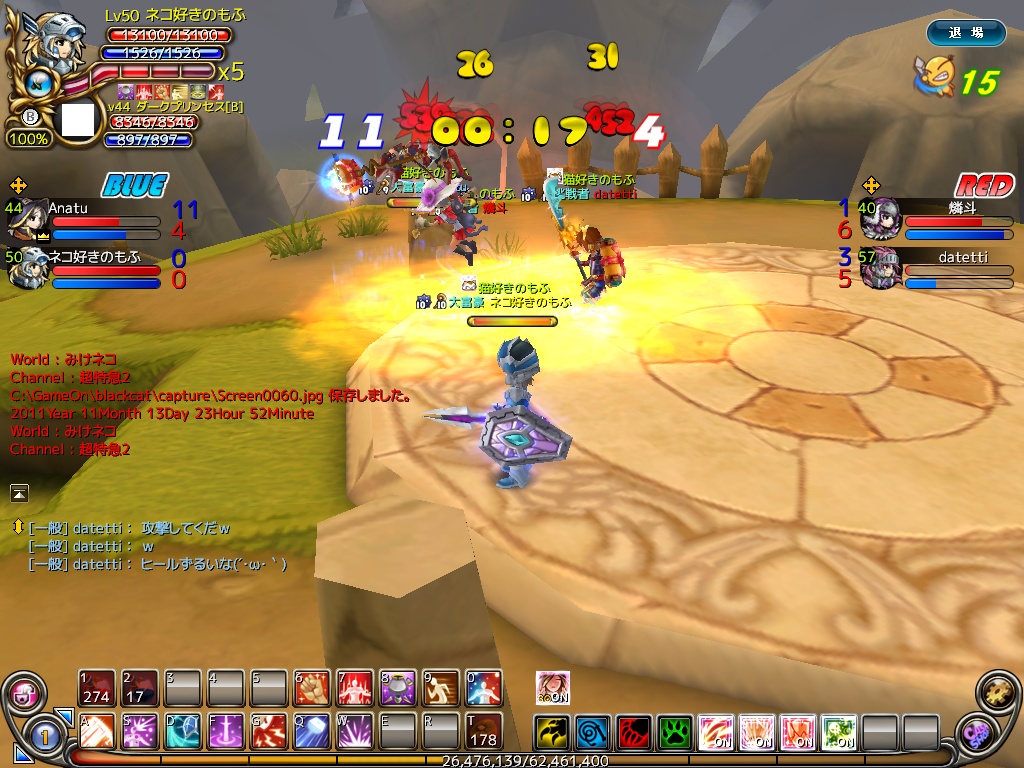Select the yellow claw pet command
Image resolution: width=1024 pixels, height=768 pixels.
pyautogui.click(x=552, y=732)
